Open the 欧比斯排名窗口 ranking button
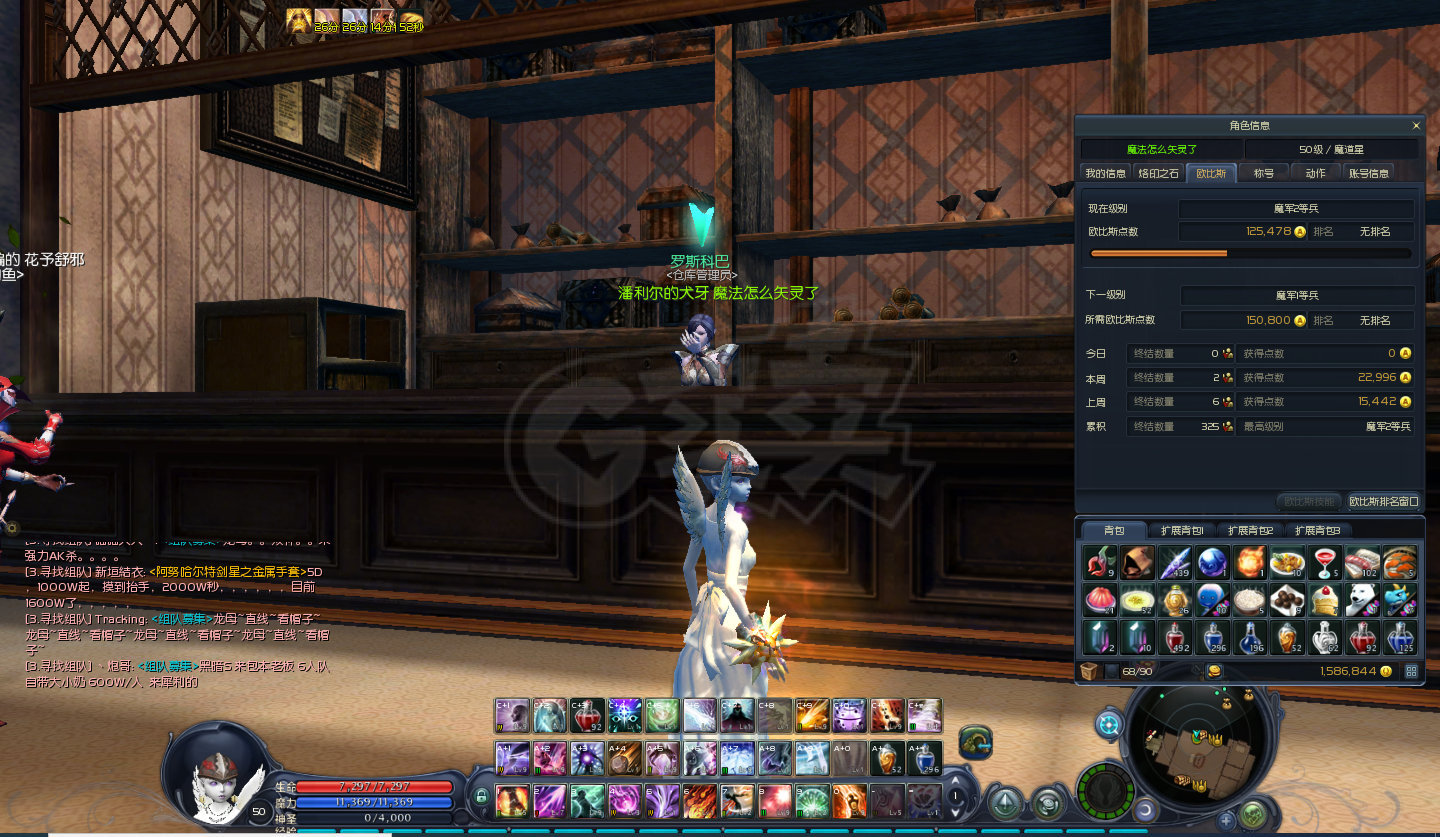 pyautogui.click(x=1383, y=501)
